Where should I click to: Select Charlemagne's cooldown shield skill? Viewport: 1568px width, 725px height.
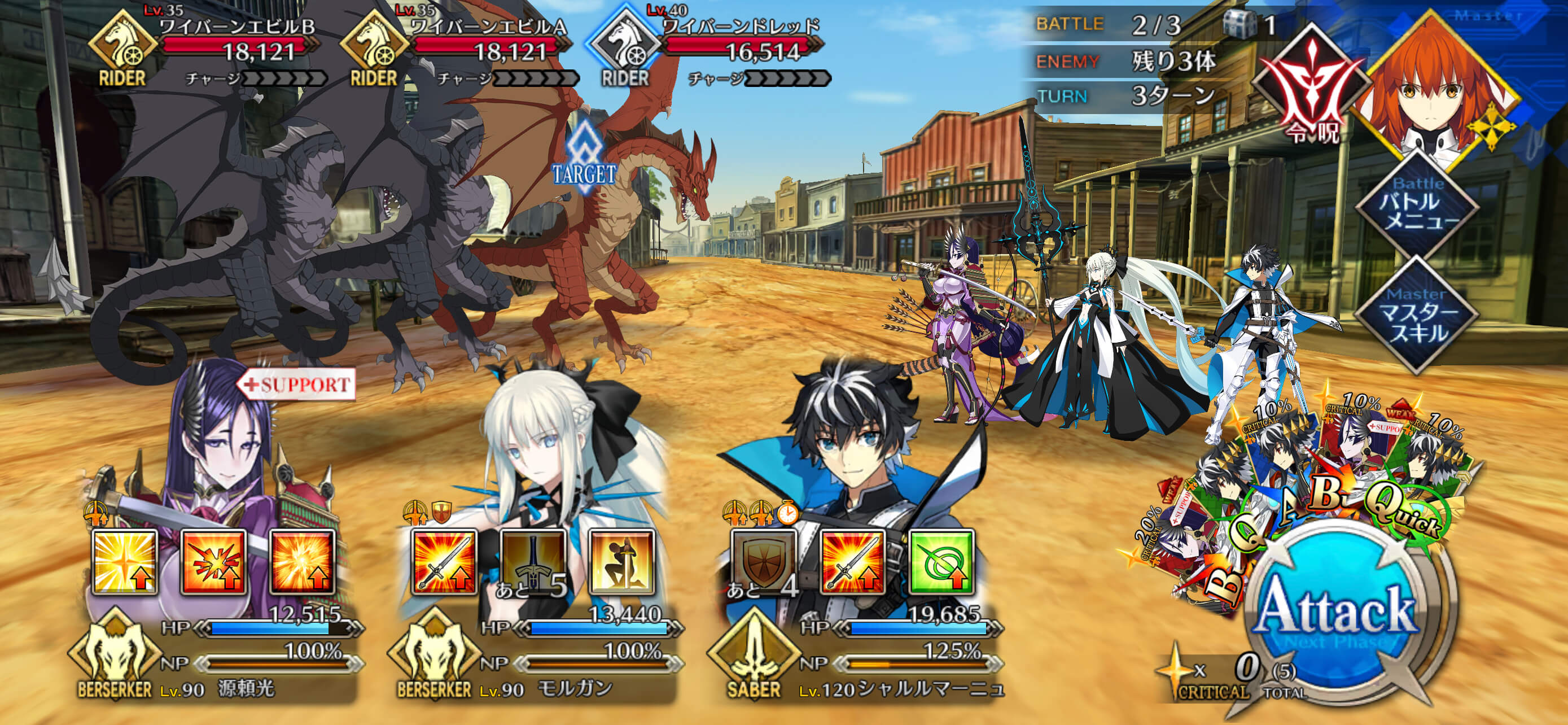point(764,562)
